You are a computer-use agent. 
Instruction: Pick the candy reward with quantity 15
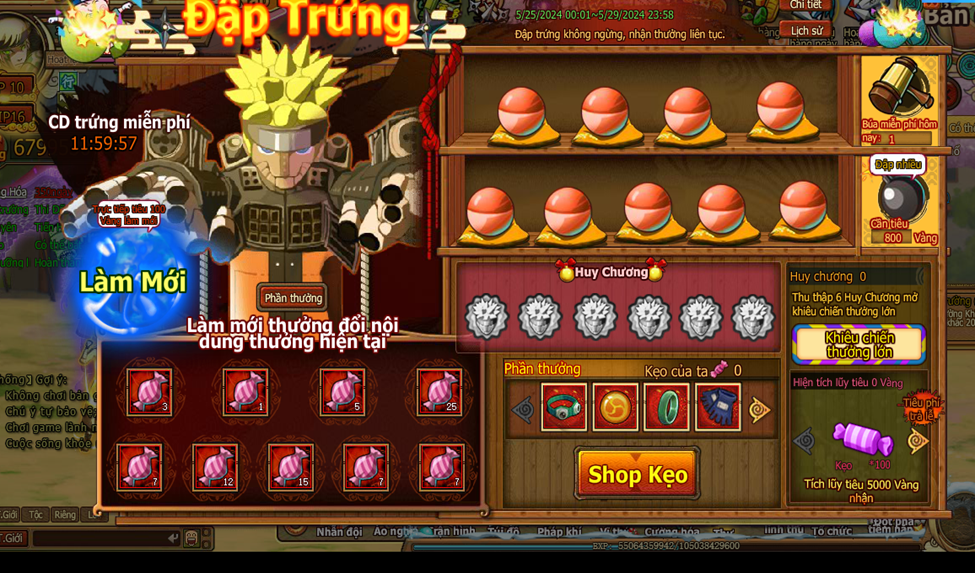point(290,467)
